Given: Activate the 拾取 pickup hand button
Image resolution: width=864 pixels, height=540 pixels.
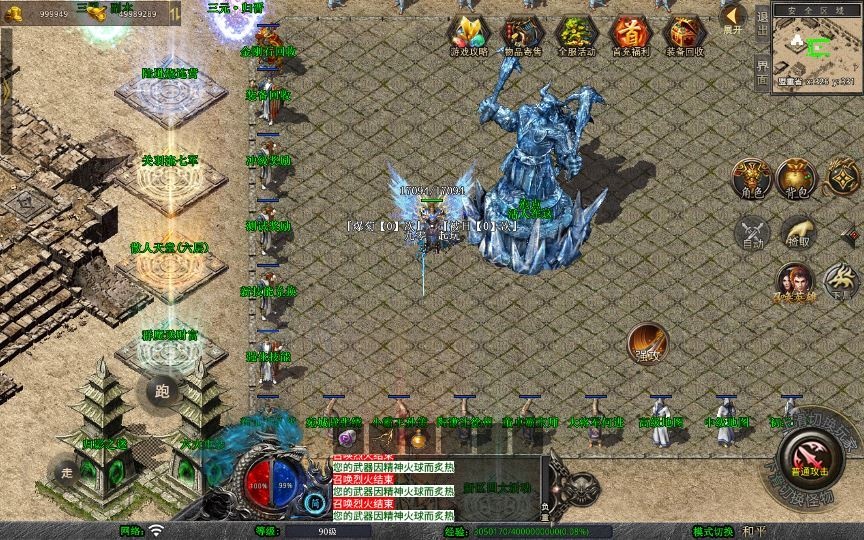Looking at the screenshot, I should [x=798, y=233].
